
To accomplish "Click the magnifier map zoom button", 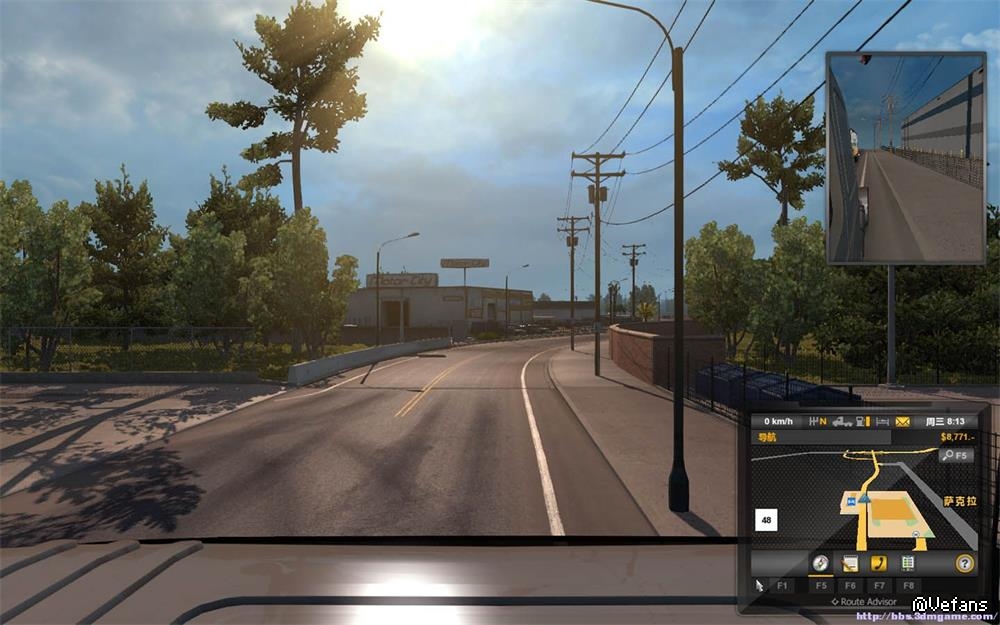I will pyautogui.click(x=955, y=455).
